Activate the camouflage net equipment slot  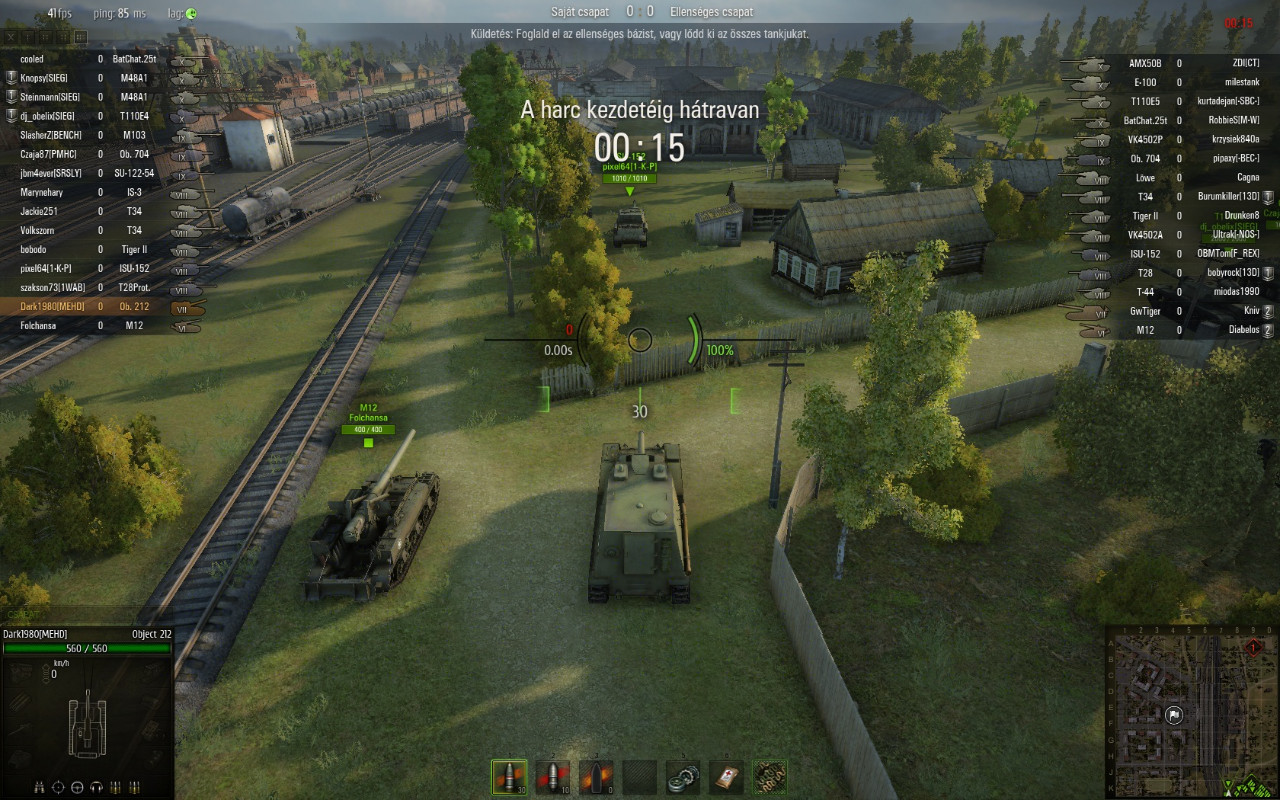point(769,777)
